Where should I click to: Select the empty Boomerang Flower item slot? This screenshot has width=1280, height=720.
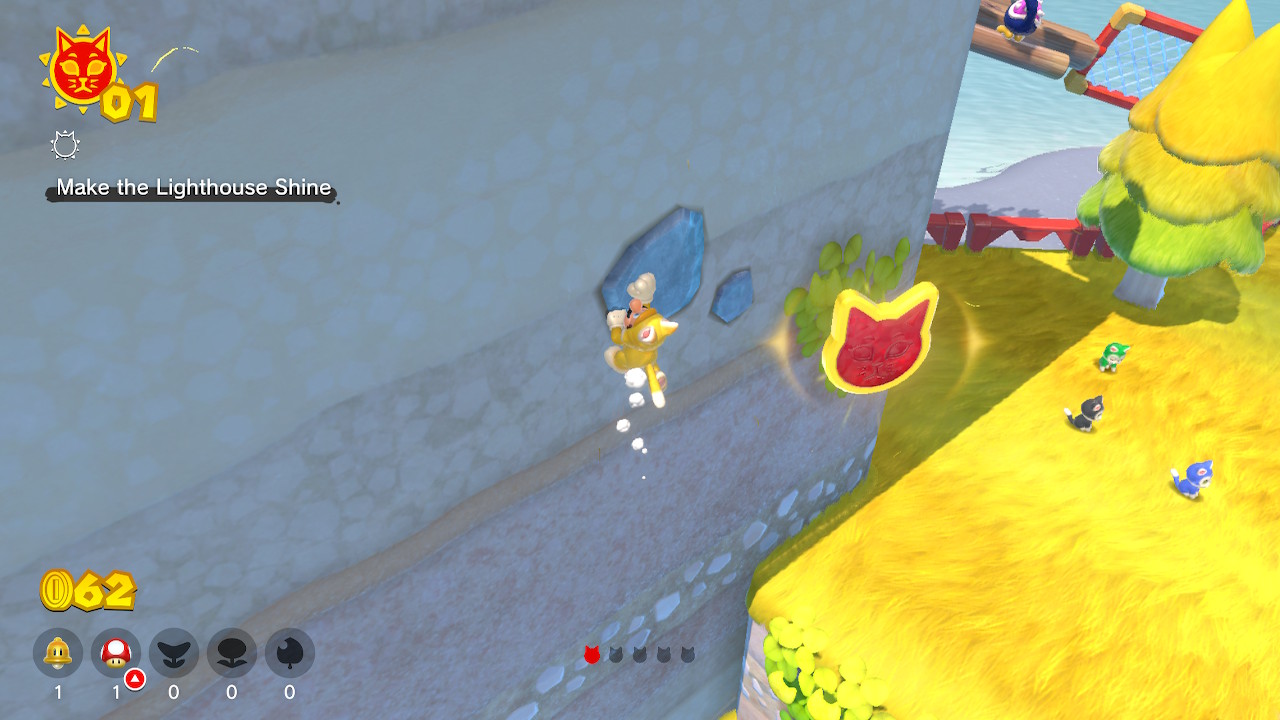(232, 654)
